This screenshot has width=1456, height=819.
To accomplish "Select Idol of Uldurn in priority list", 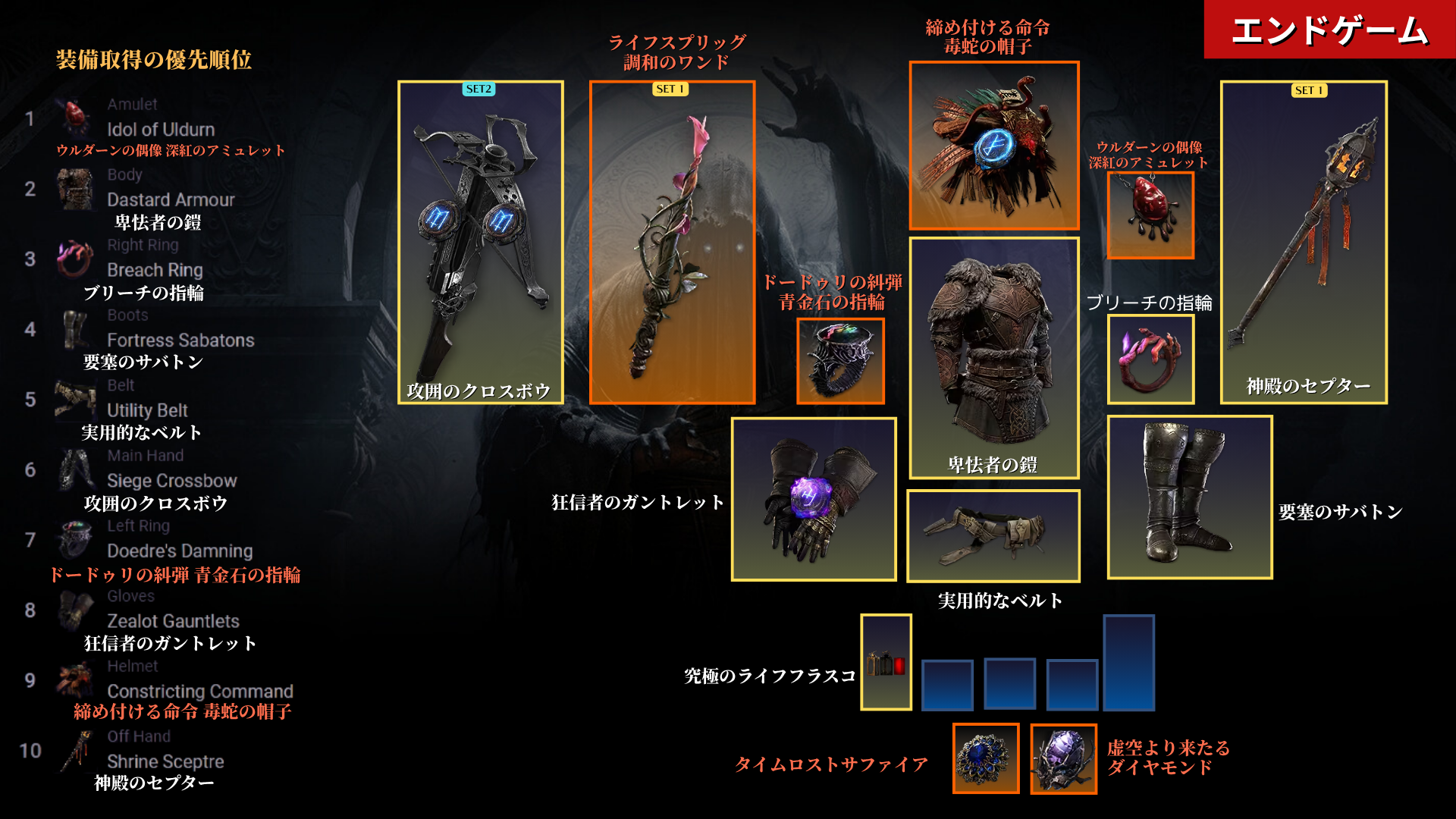I will click(160, 129).
